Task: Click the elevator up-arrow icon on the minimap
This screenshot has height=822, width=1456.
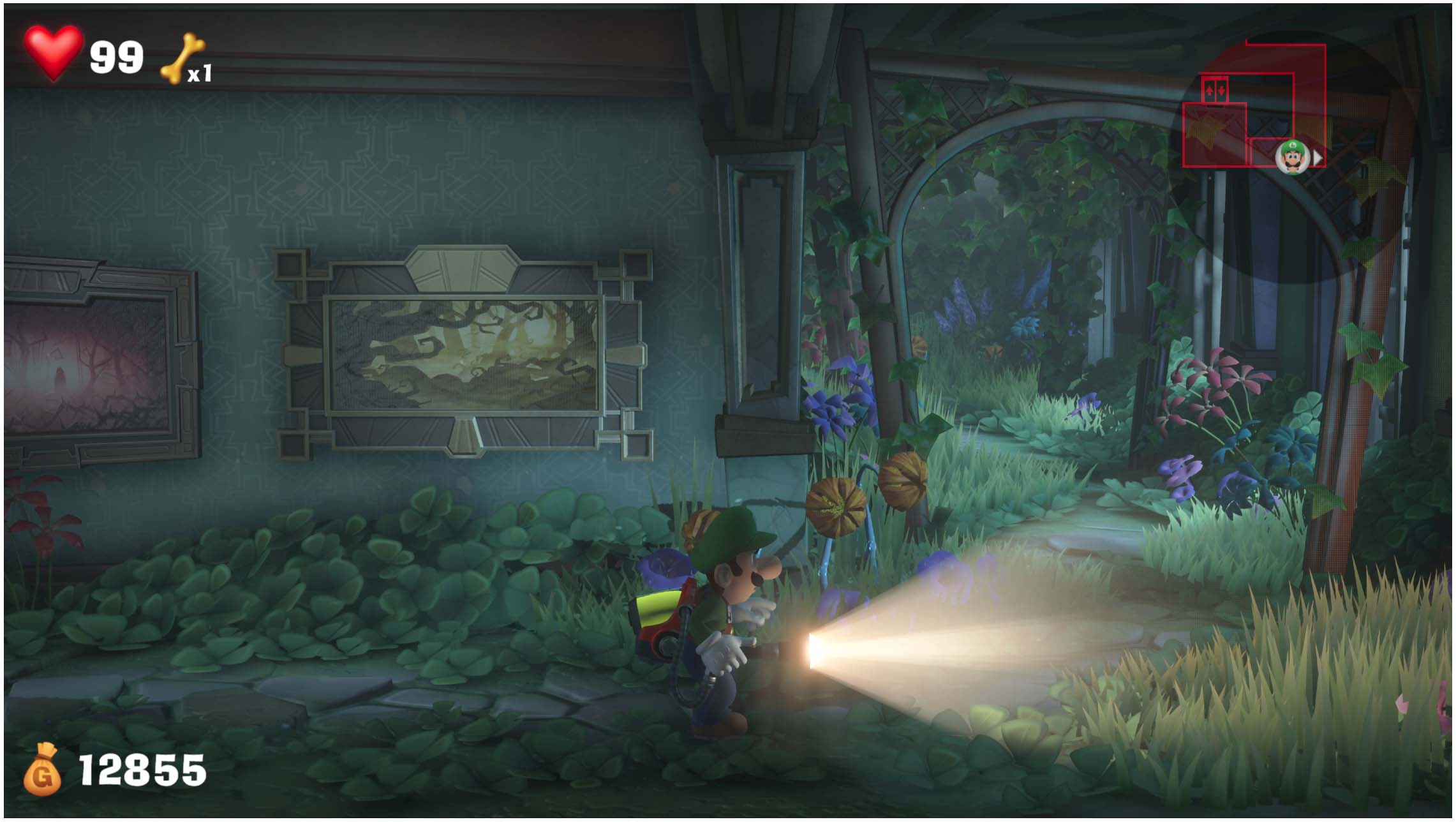Action: [1208, 90]
